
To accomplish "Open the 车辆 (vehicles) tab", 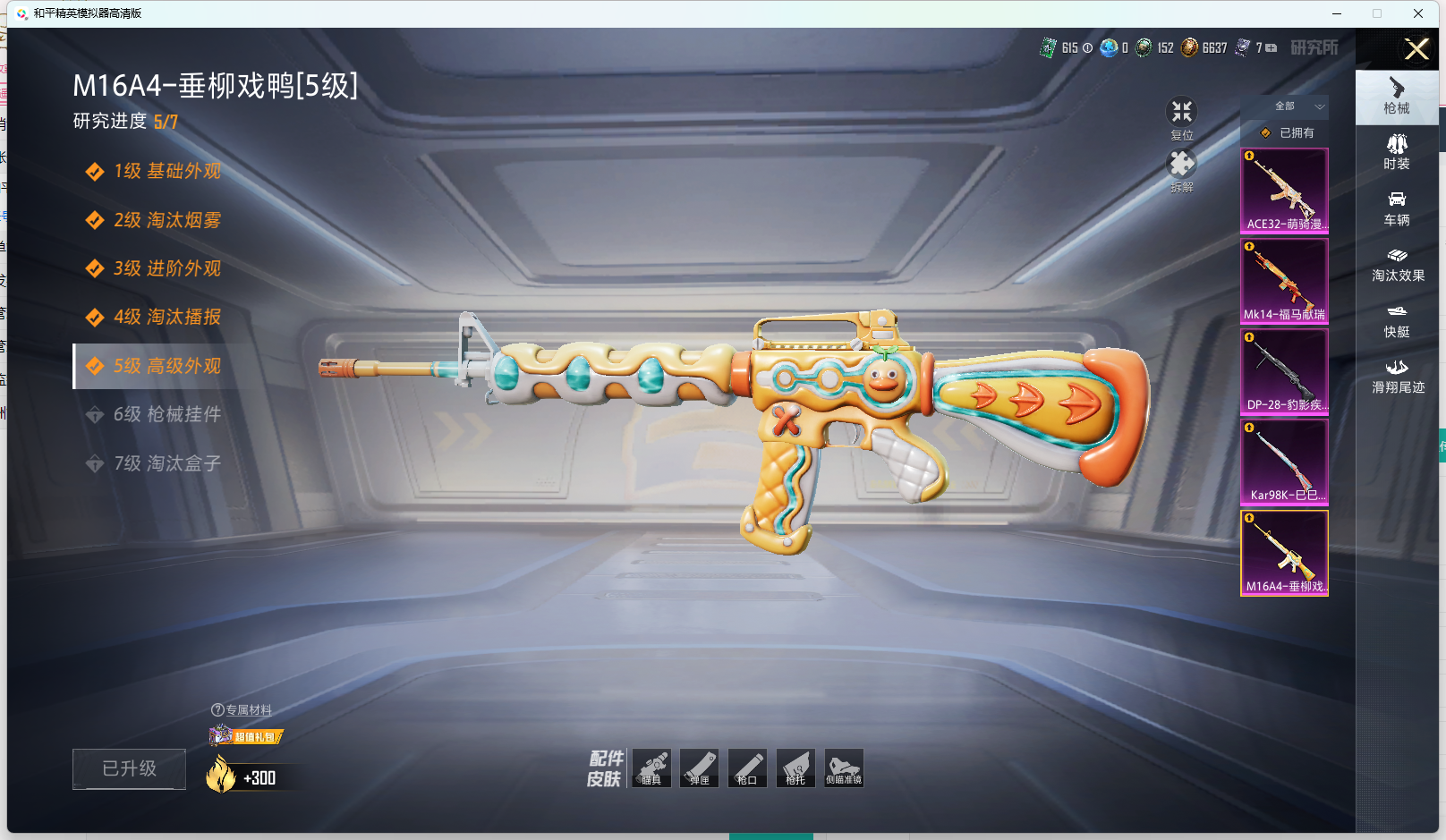I will point(1397,208).
